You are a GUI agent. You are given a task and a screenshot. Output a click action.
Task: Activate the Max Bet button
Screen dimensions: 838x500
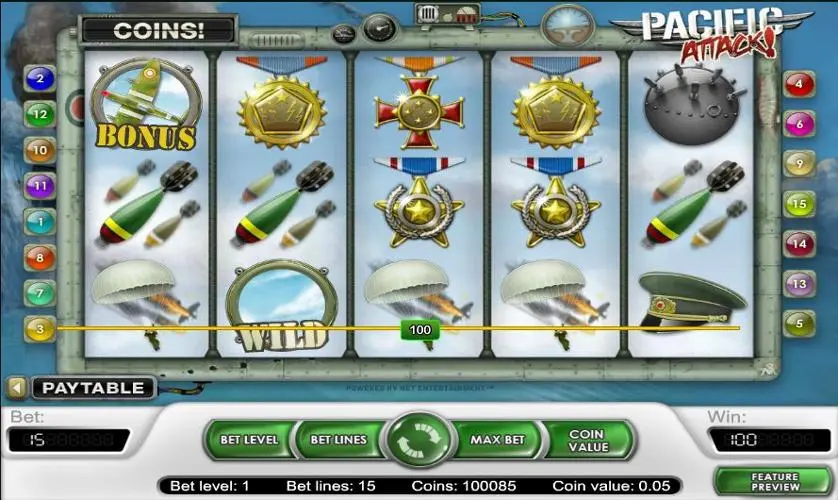click(x=497, y=440)
